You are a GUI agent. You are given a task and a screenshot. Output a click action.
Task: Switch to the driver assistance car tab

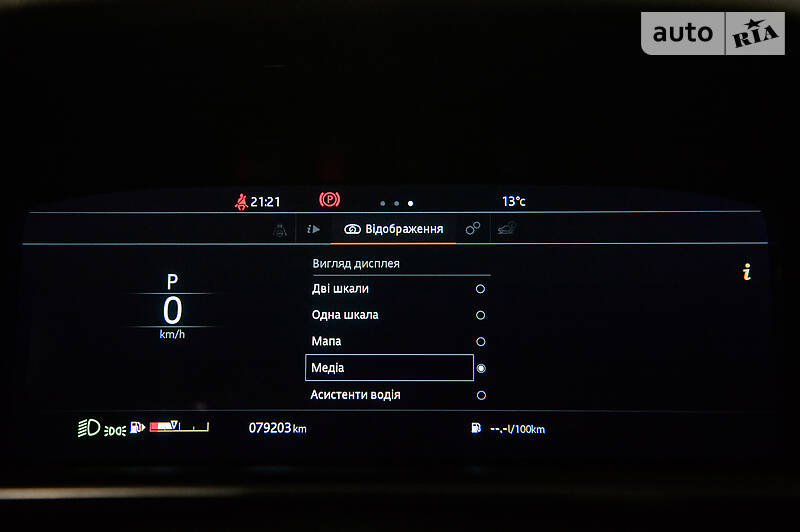point(280,229)
